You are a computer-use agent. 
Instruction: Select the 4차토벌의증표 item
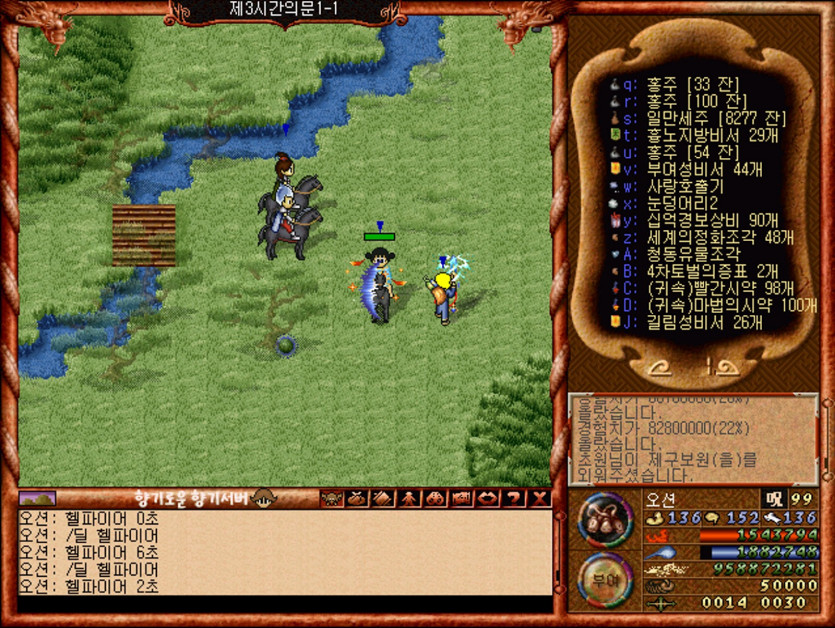pos(698,271)
